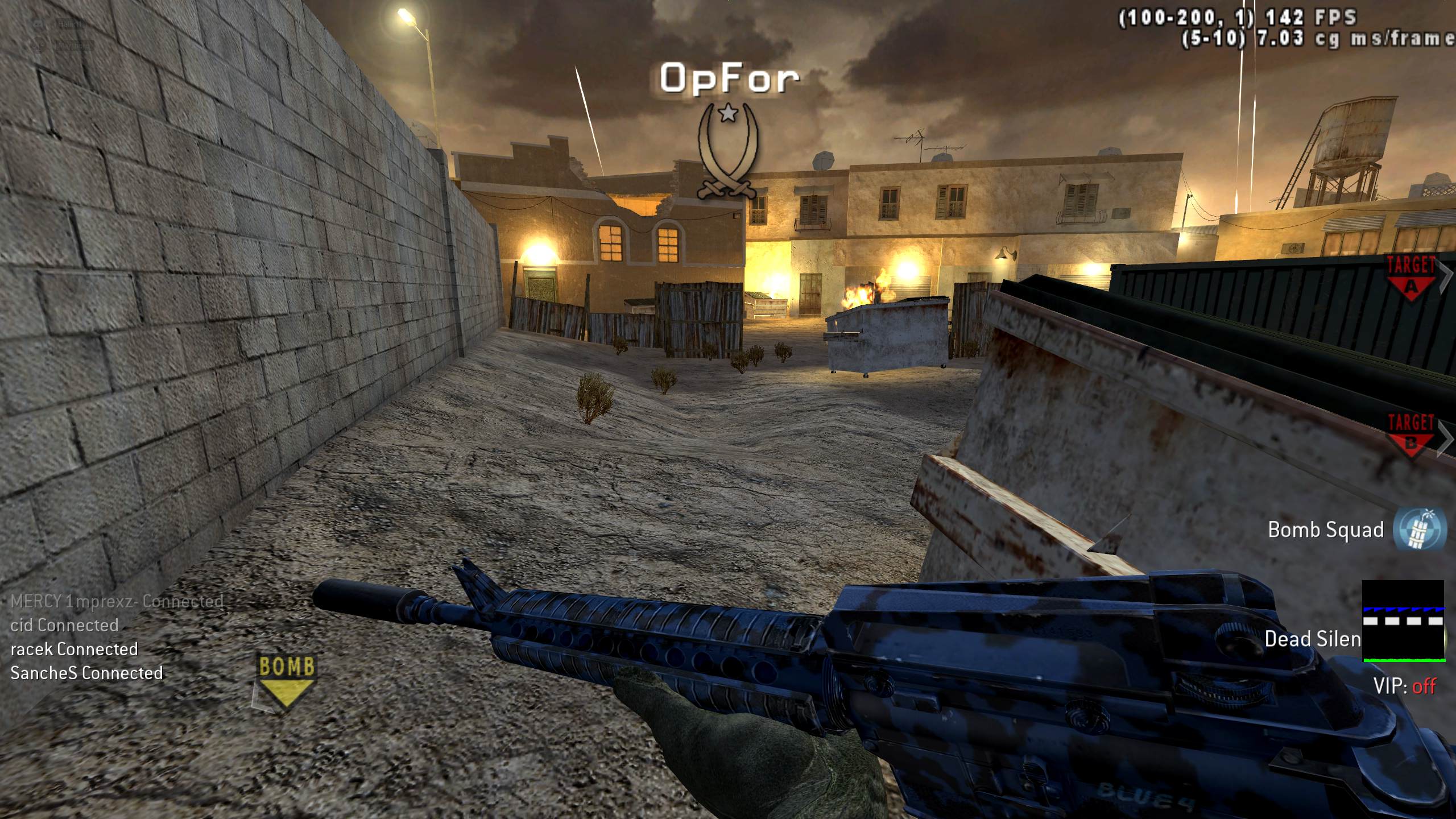Select the Target B objective marker
1456x819 pixels.
(x=1410, y=435)
